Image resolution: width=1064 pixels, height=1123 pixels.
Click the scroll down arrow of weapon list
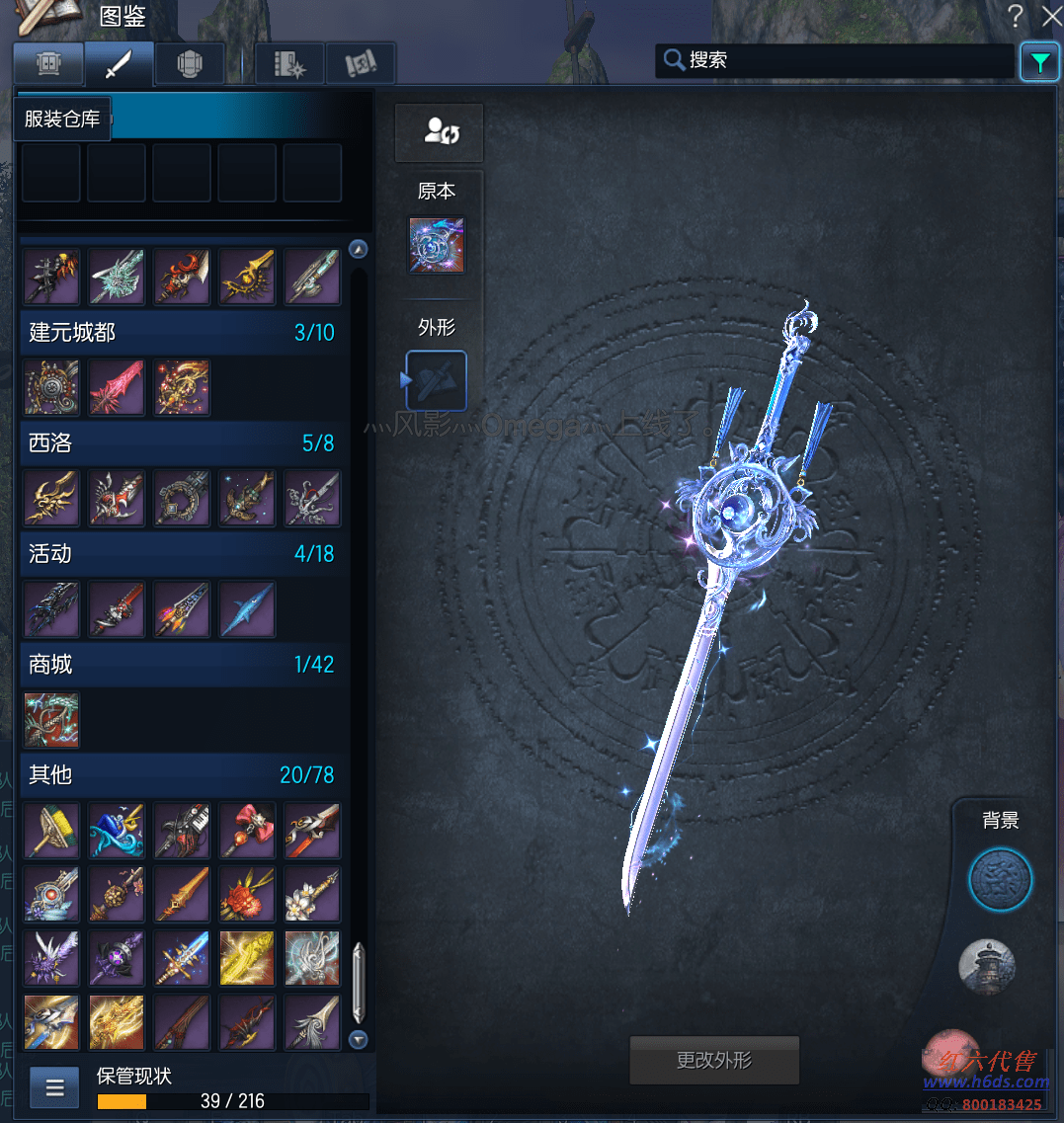359,1039
